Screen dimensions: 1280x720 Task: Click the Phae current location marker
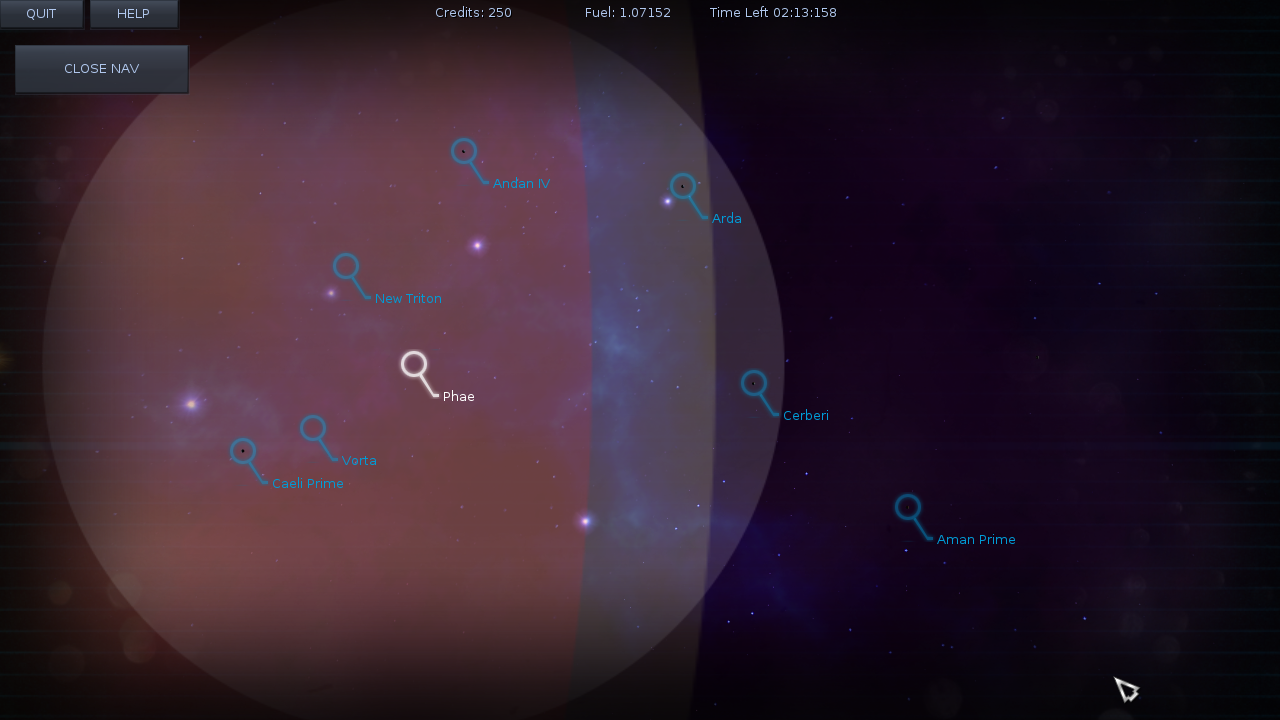(414, 364)
